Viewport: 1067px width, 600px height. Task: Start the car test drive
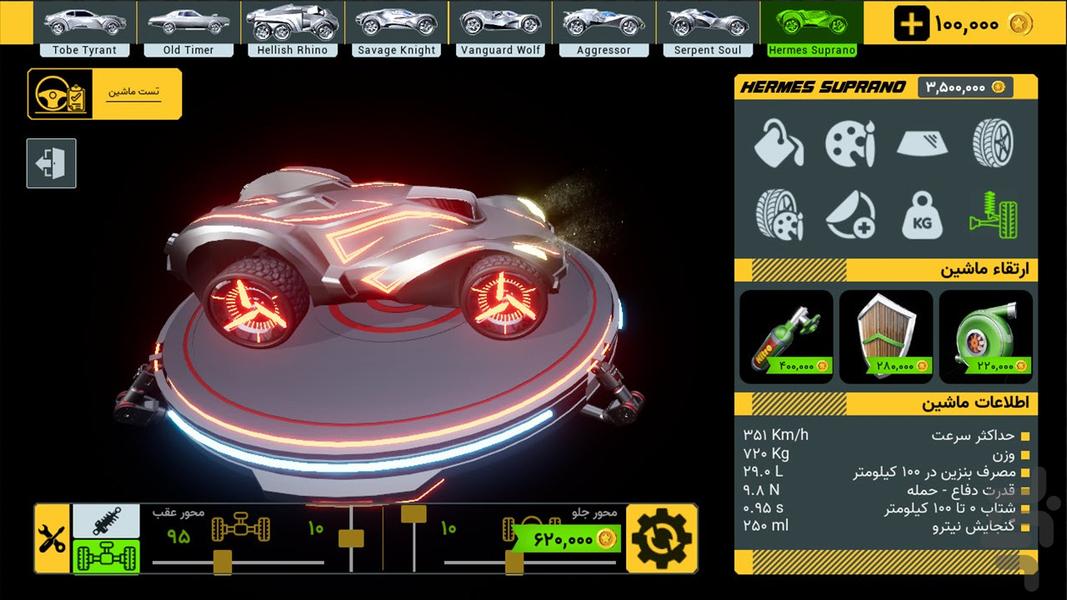[104, 94]
